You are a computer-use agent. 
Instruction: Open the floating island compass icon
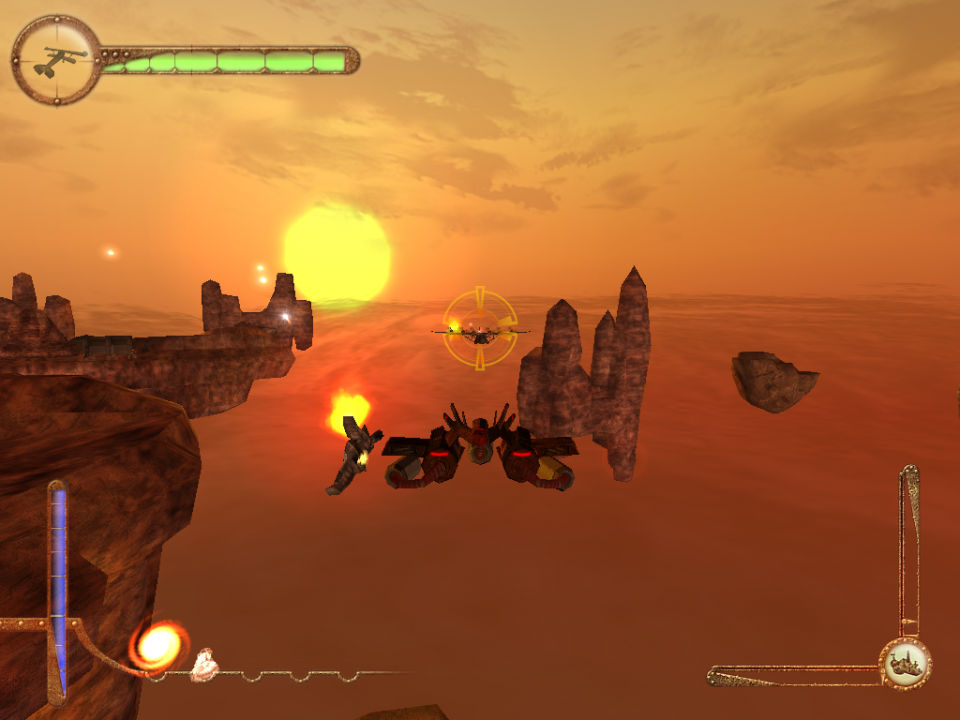click(x=906, y=663)
